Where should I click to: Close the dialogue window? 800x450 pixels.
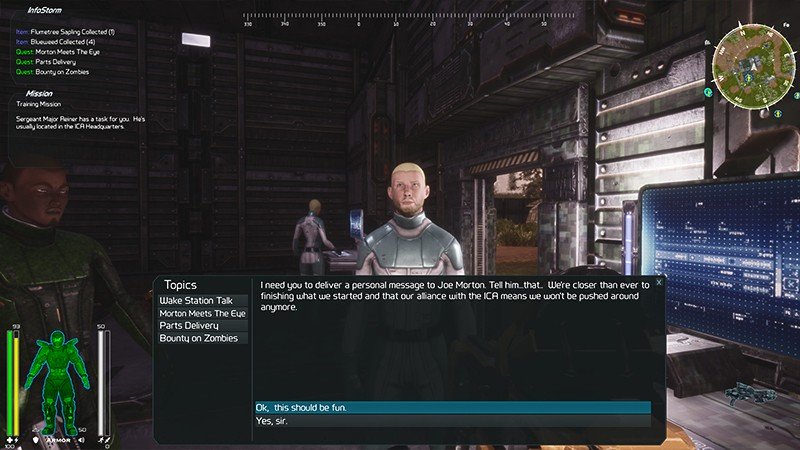tap(659, 282)
